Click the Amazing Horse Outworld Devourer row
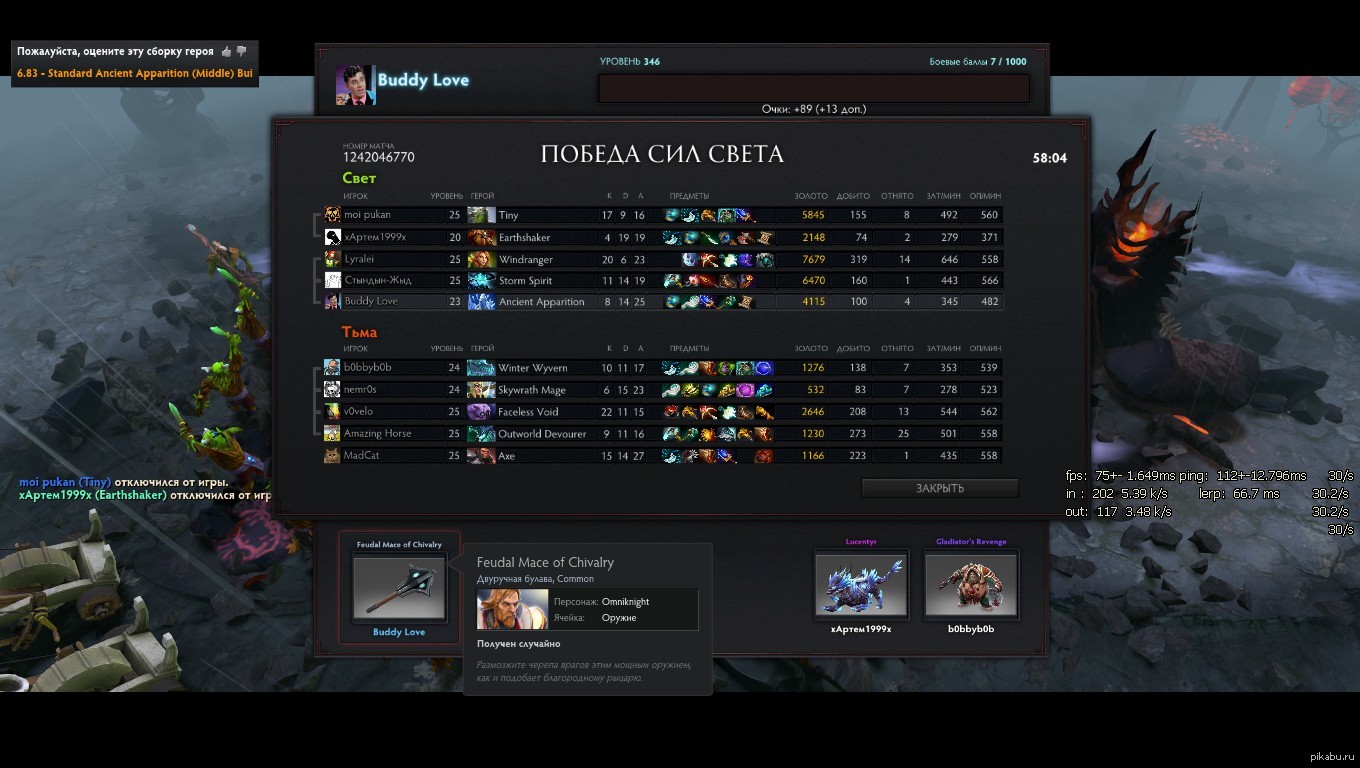Image resolution: width=1360 pixels, height=768 pixels. 660,433
